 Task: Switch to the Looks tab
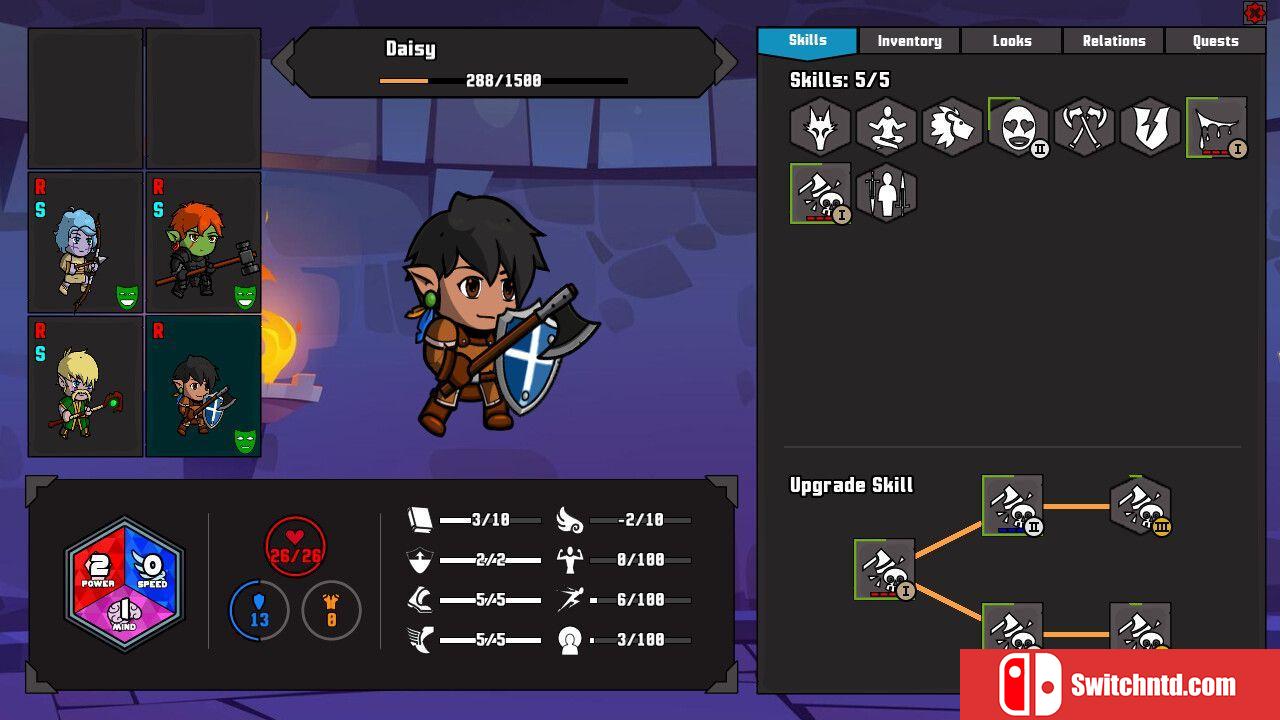click(1011, 41)
